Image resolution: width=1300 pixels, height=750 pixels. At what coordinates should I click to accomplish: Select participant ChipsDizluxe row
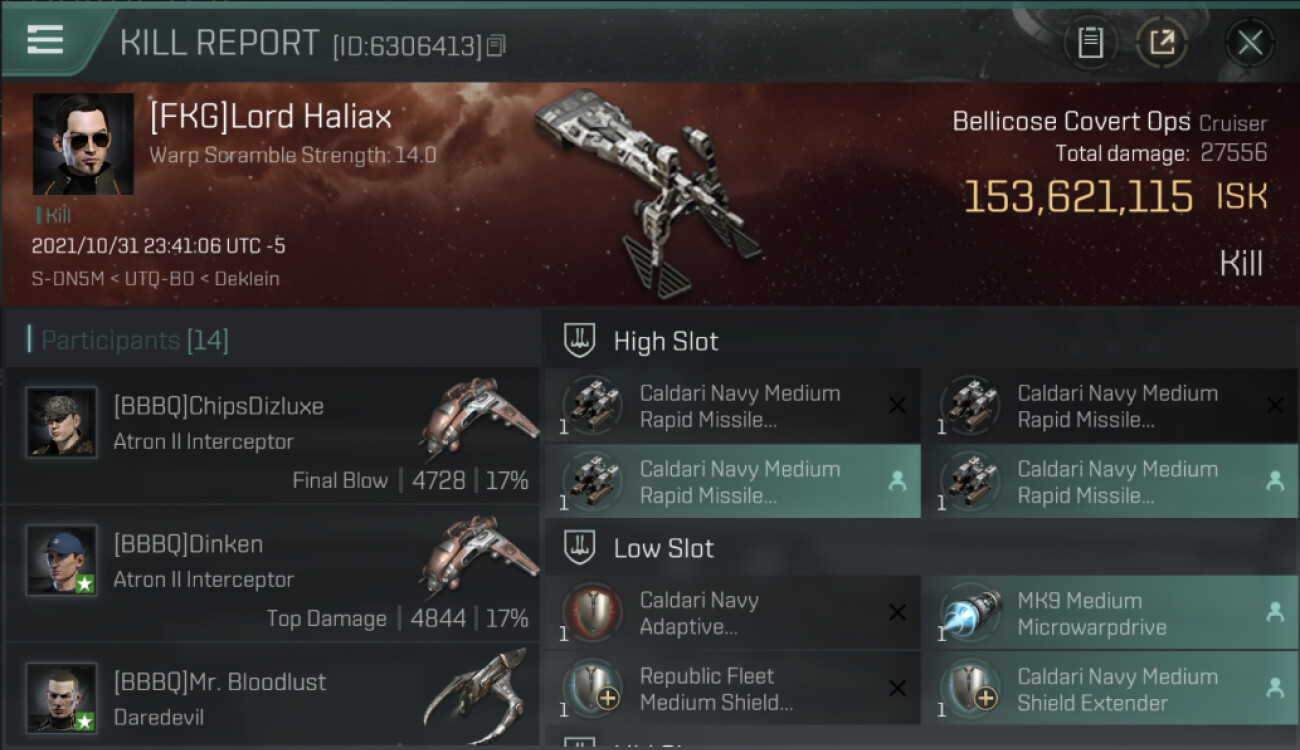click(x=272, y=436)
